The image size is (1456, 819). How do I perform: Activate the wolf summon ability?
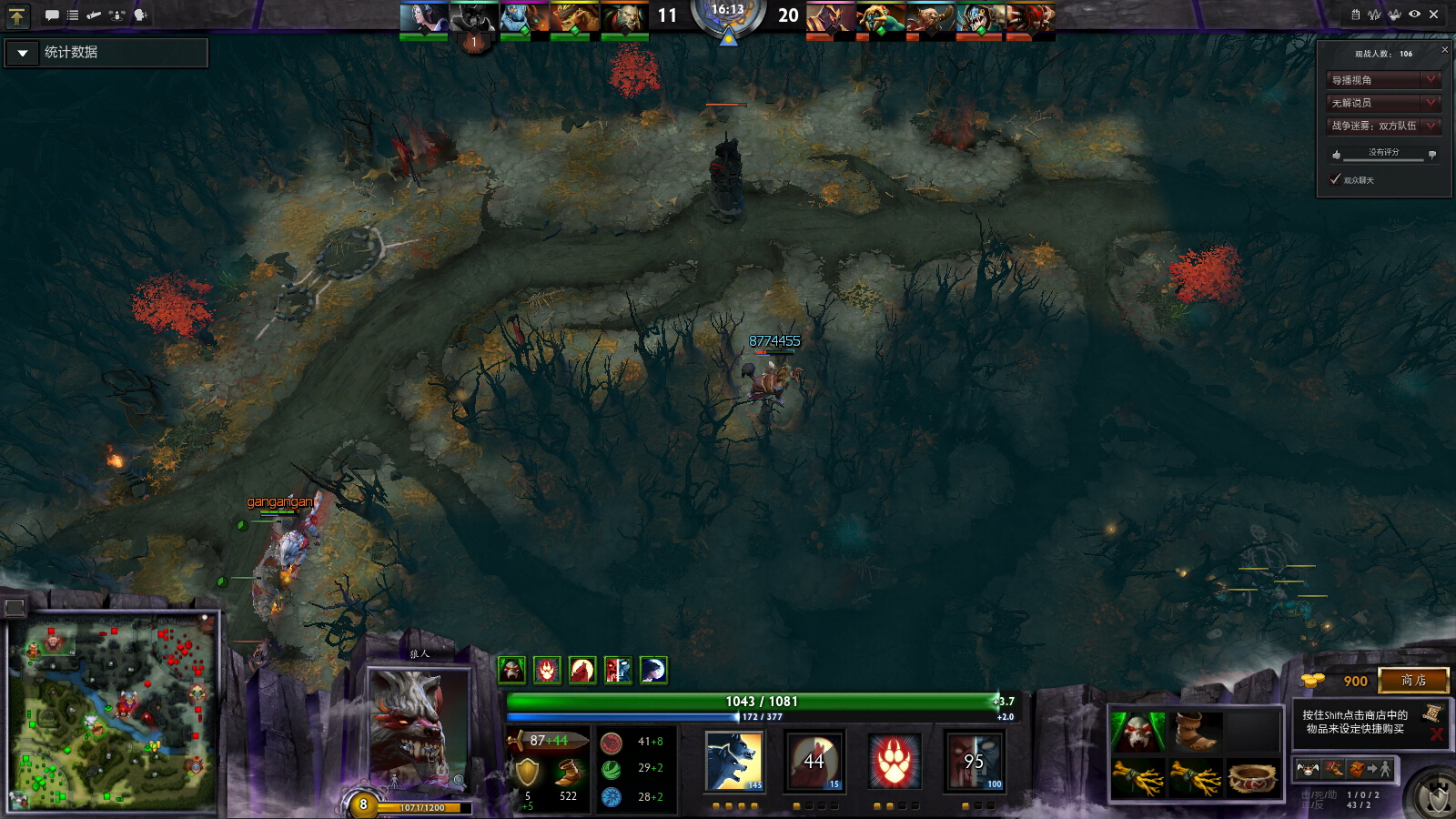click(x=734, y=762)
